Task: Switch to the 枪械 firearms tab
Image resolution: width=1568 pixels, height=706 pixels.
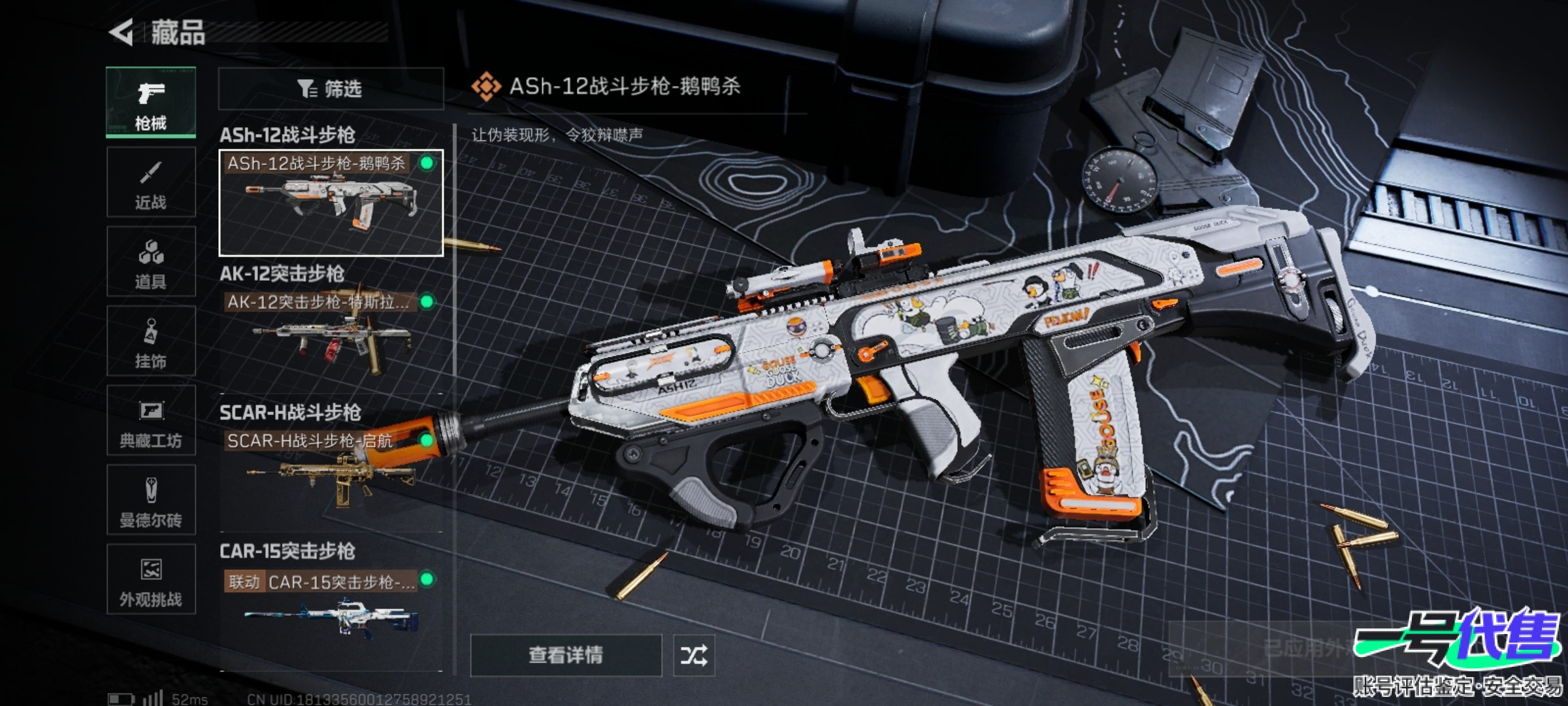Action: pyautogui.click(x=151, y=102)
